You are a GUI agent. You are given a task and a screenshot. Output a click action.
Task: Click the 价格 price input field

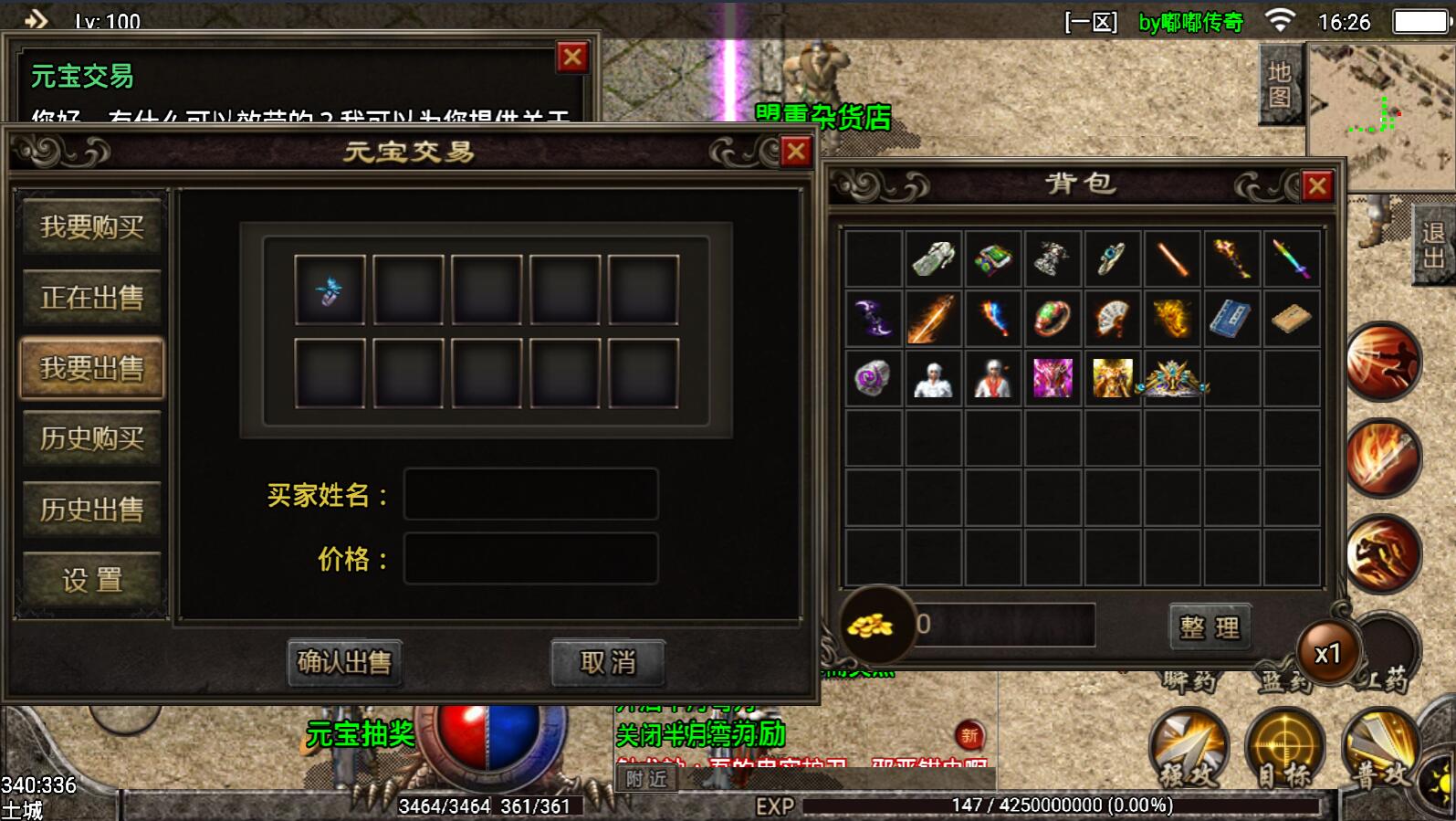(x=530, y=559)
